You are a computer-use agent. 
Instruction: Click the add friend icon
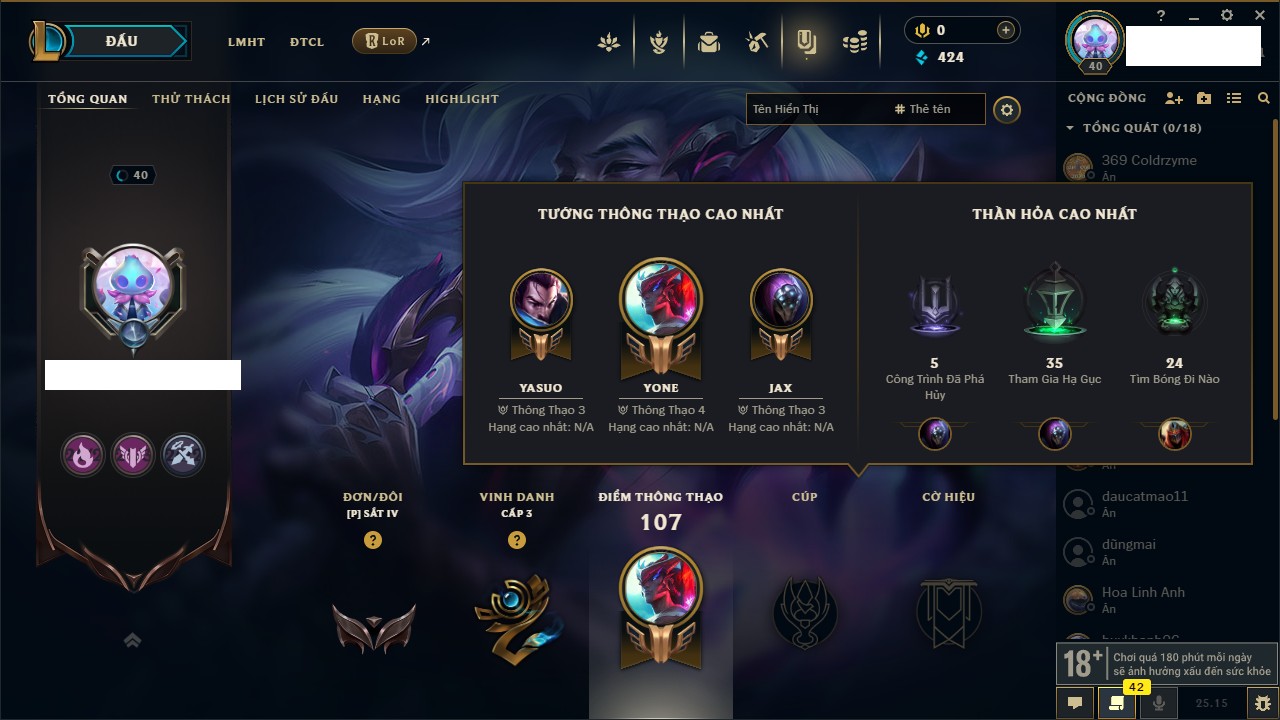tap(1174, 98)
